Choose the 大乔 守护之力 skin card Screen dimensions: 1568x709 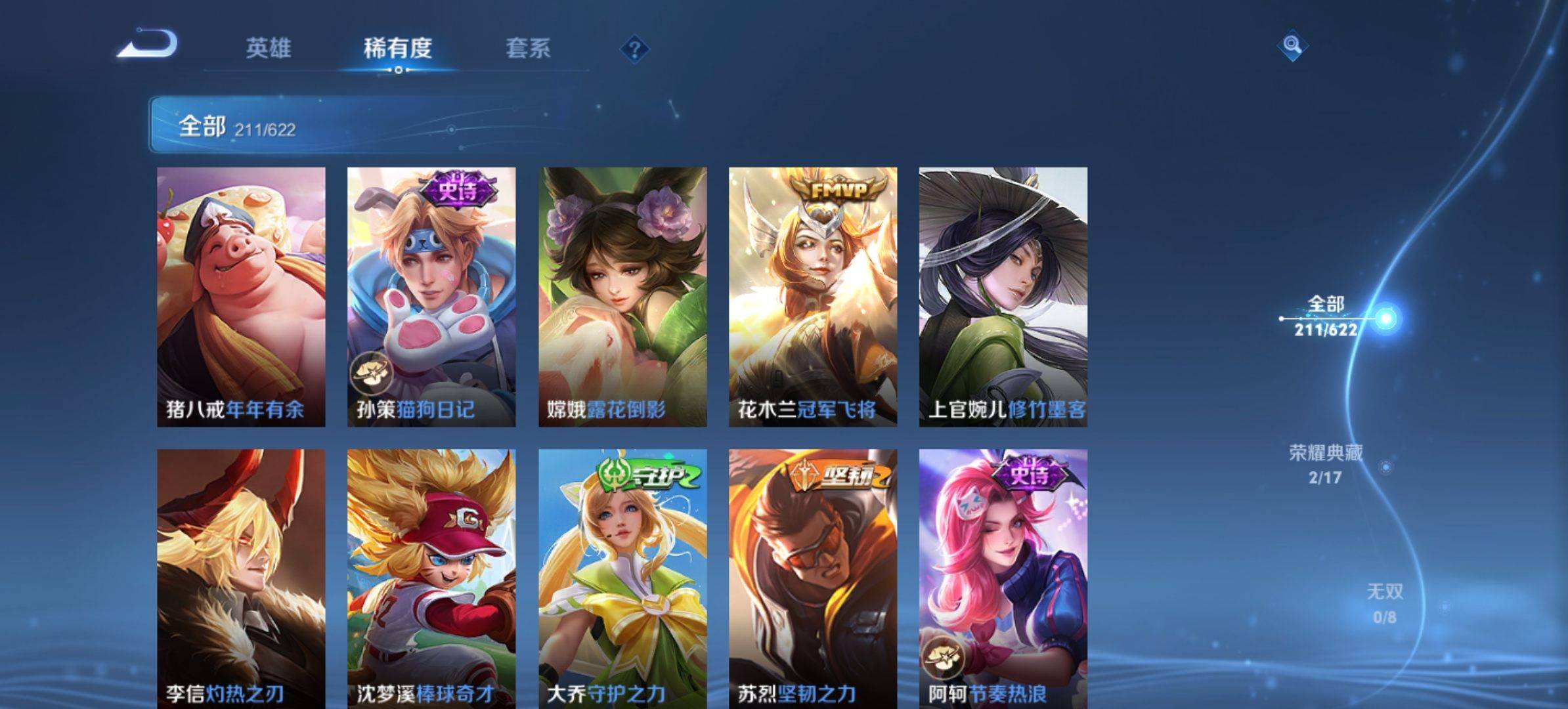[622, 578]
